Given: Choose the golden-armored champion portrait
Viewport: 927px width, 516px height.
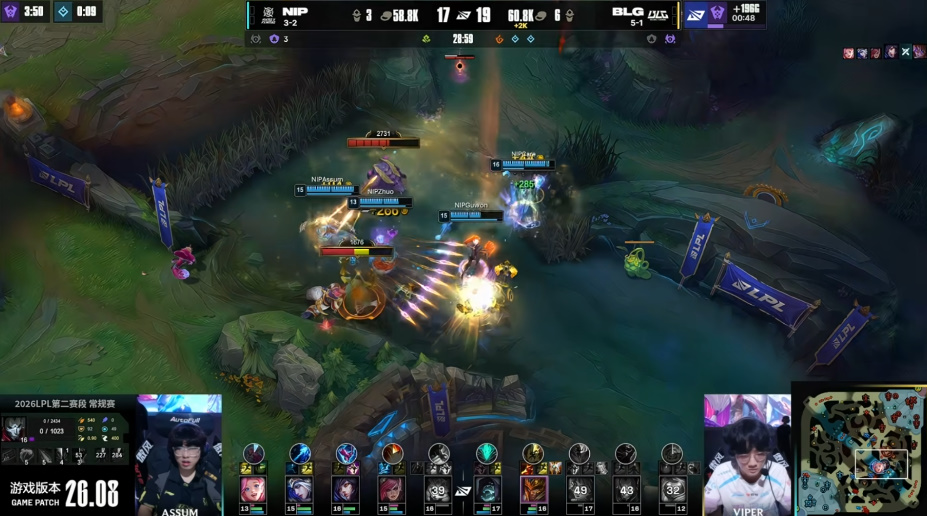Looking at the screenshot, I should point(534,489).
